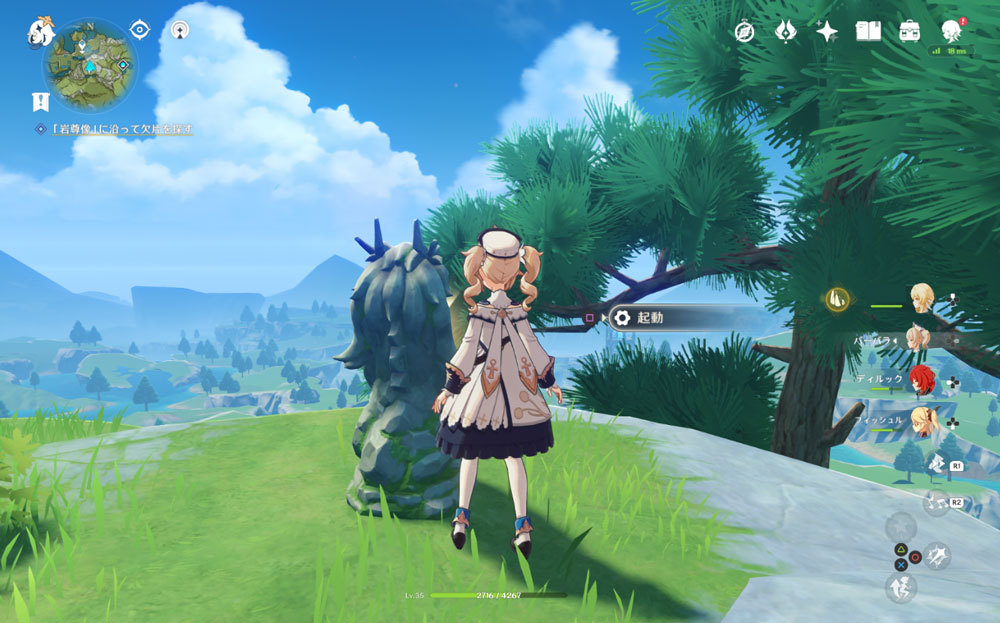This screenshot has height=623, width=1000.
Task: Click the signal beacon icon beside the eye
Action: pyautogui.click(x=180, y=30)
